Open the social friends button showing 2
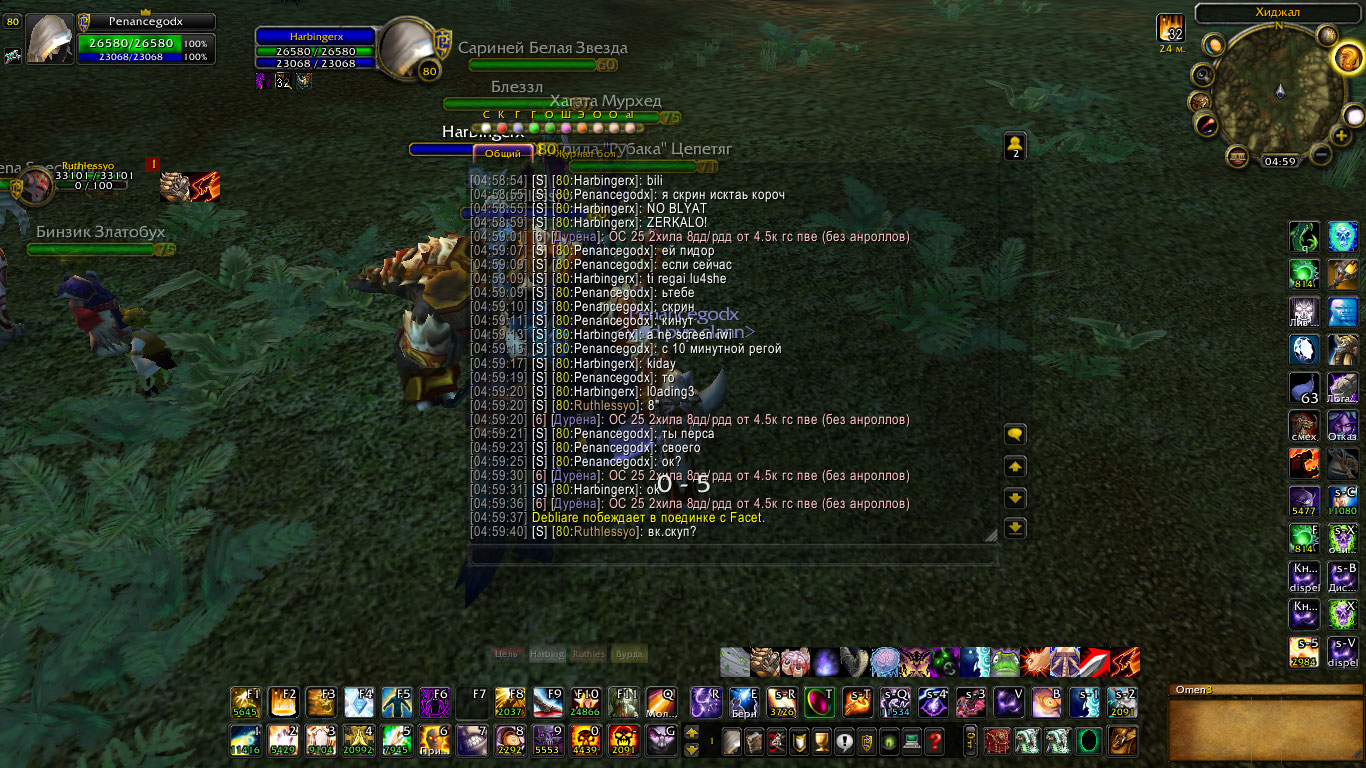This screenshot has height=768, width=1366. (x=1015, y=146)
